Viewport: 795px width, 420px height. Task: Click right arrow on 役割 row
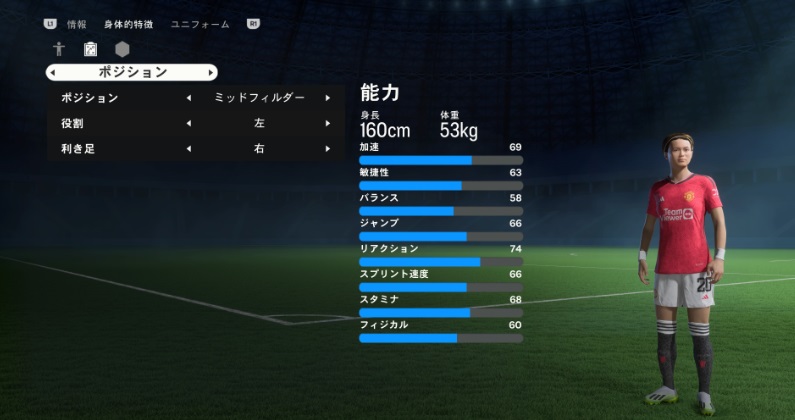point(327,123)
